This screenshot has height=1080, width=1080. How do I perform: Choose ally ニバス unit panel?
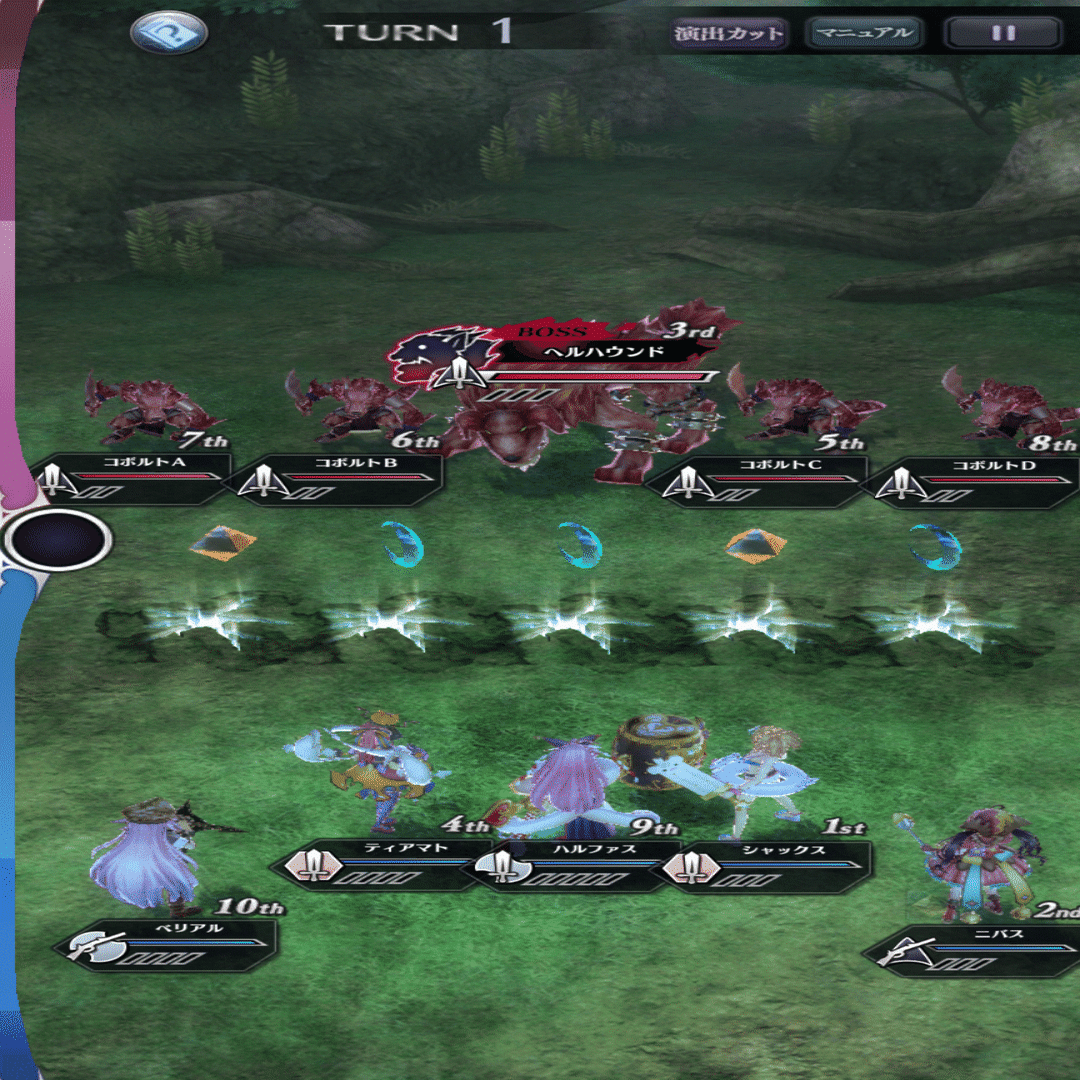[x=975, y=949]
